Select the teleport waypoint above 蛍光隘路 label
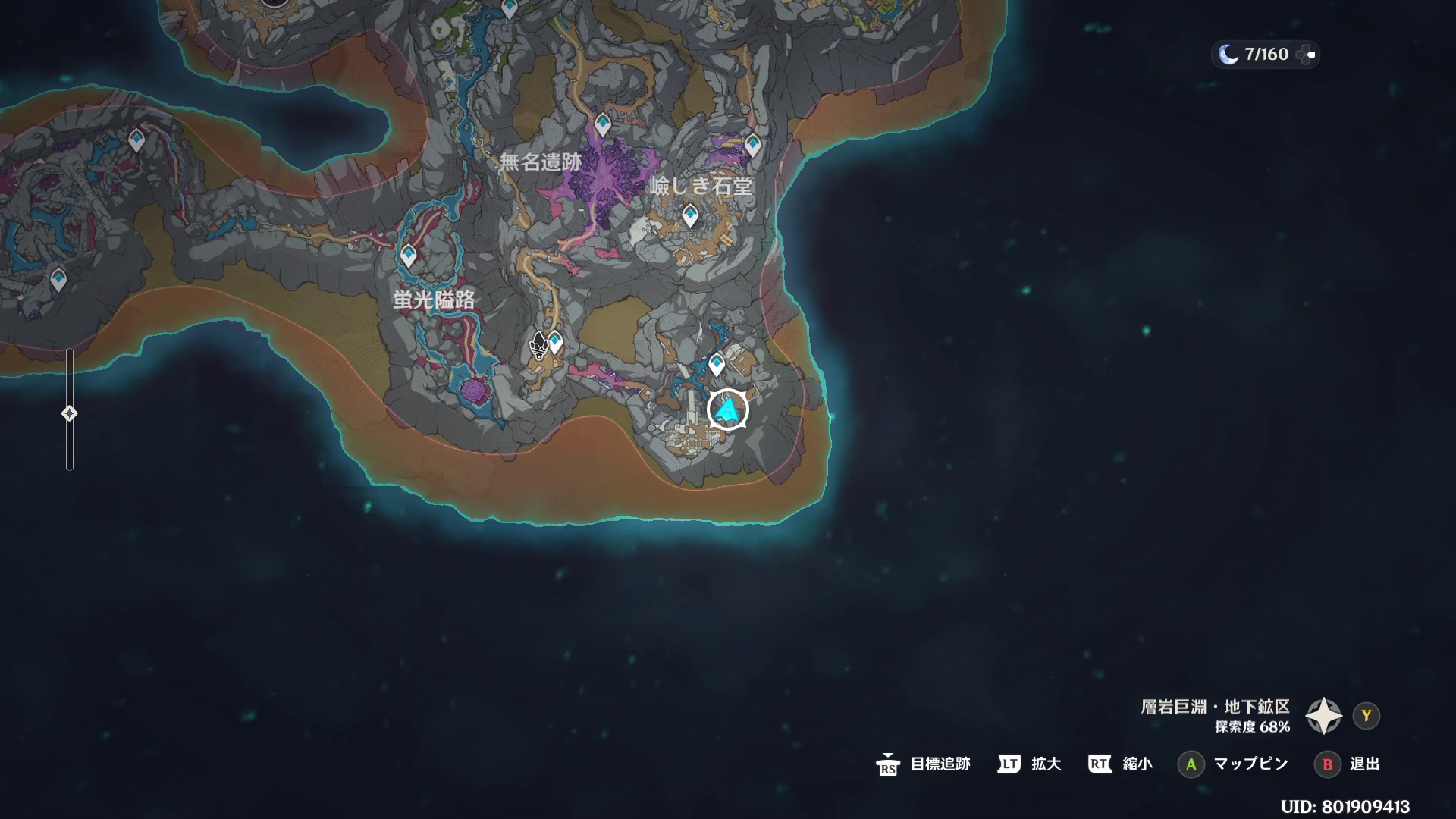This screenshot has height=819, width=1456. [409, 256]
